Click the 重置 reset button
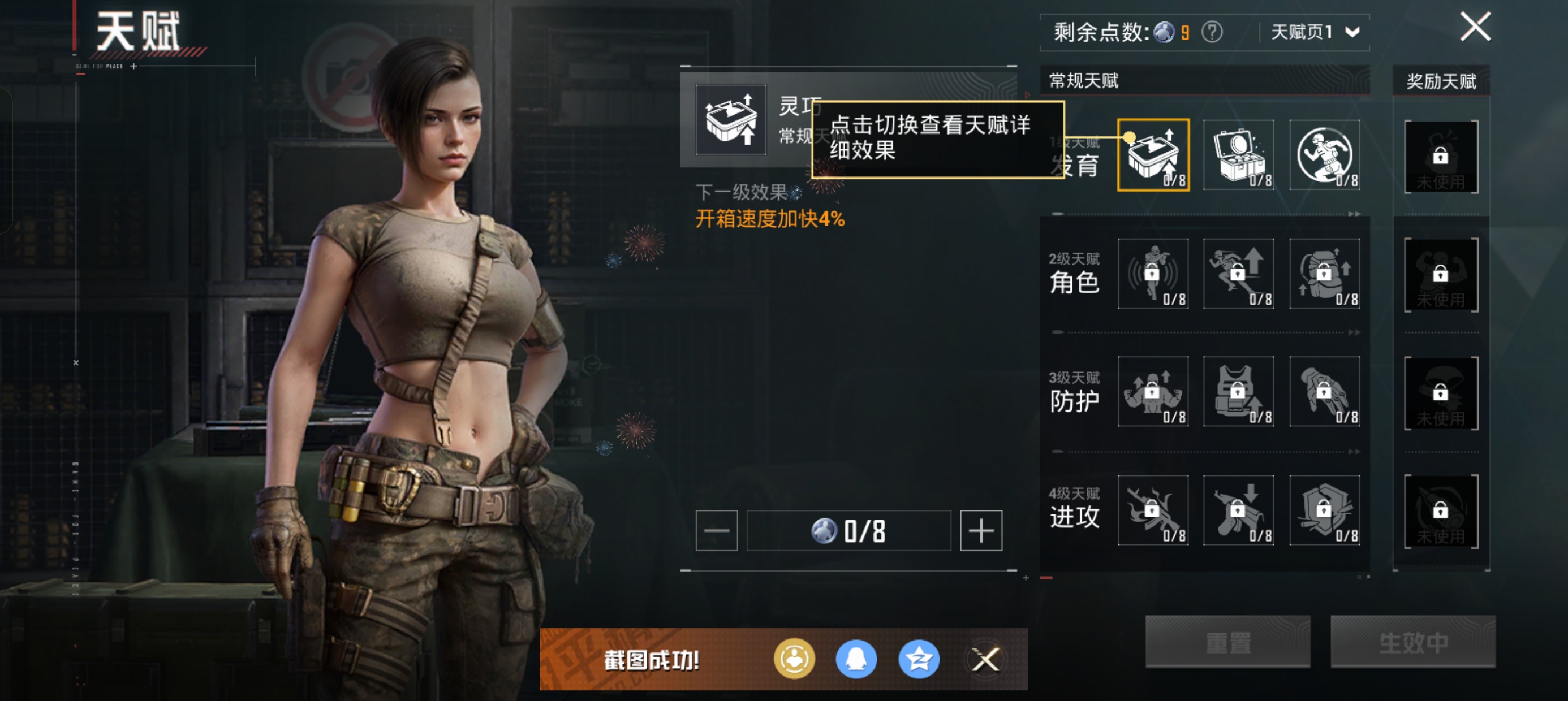The height and width of the screenshot is (701, 1568). click(1227, 642)
